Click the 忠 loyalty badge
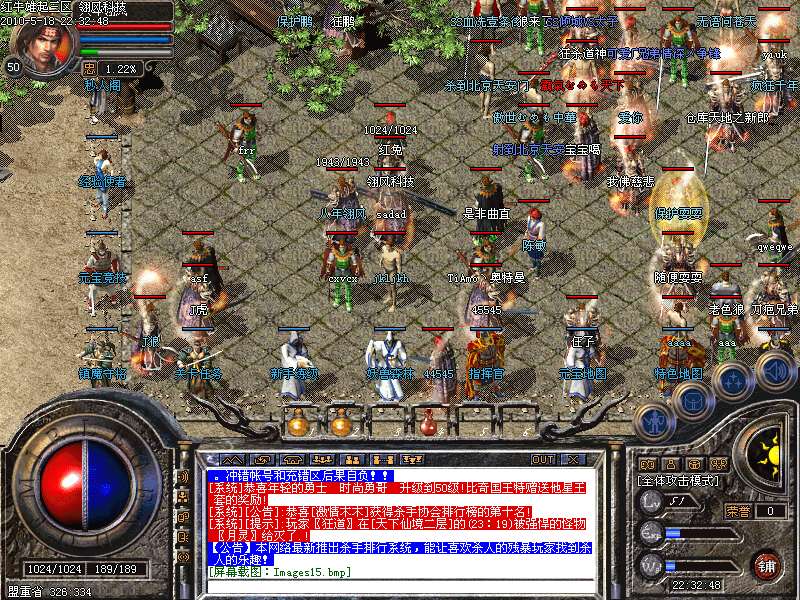Screen dimensions: 800x600 pyautogui.click(x=90, y=68)
